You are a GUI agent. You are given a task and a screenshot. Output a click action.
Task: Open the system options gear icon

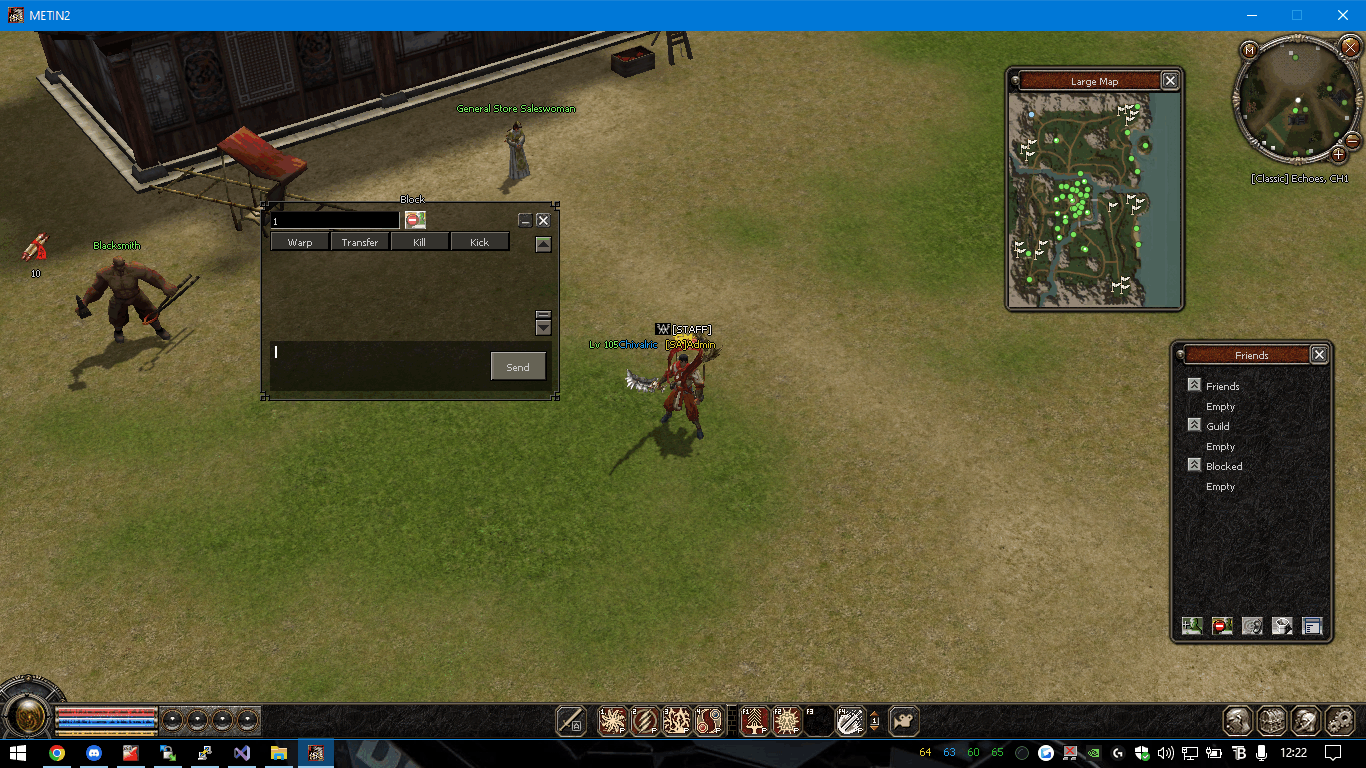pos(1339,720)
